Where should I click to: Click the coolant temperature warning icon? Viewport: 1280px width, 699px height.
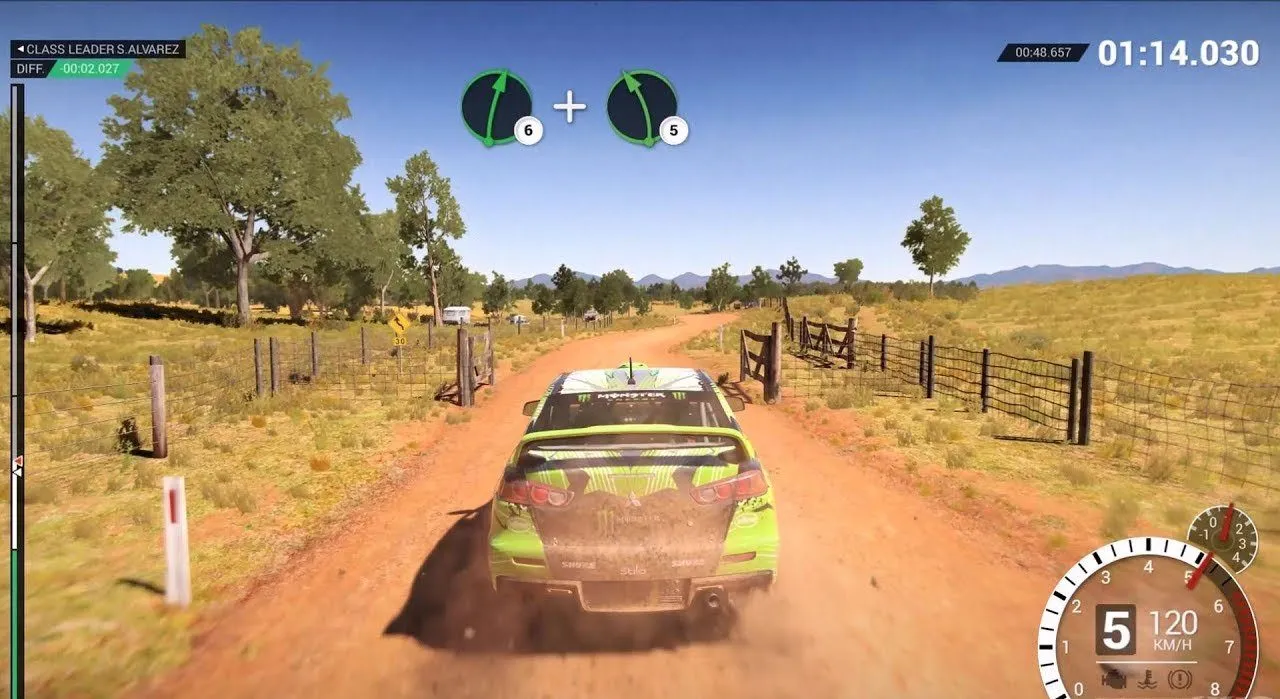coord(1146,679)
